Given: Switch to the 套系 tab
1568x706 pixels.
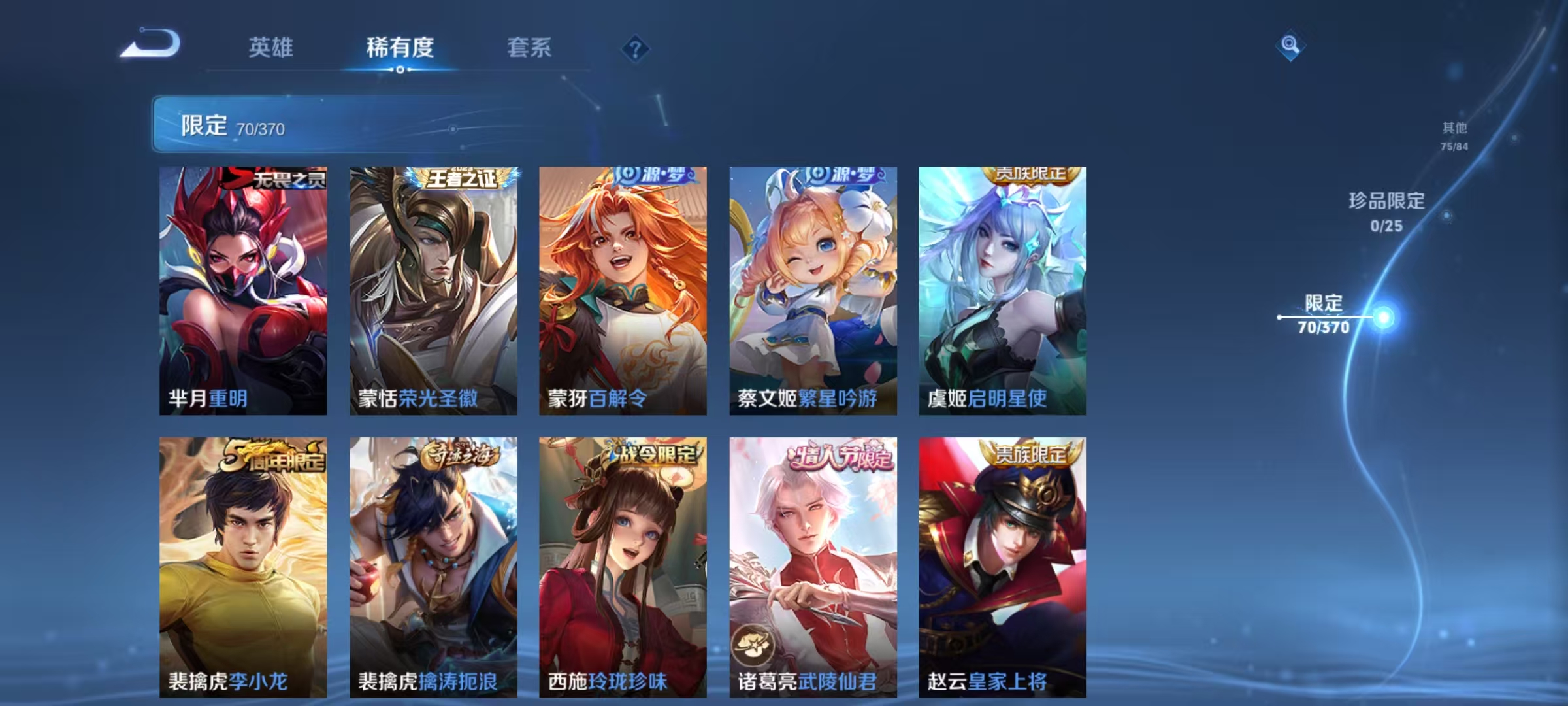Looking at the screenshot, I should 531,47.
